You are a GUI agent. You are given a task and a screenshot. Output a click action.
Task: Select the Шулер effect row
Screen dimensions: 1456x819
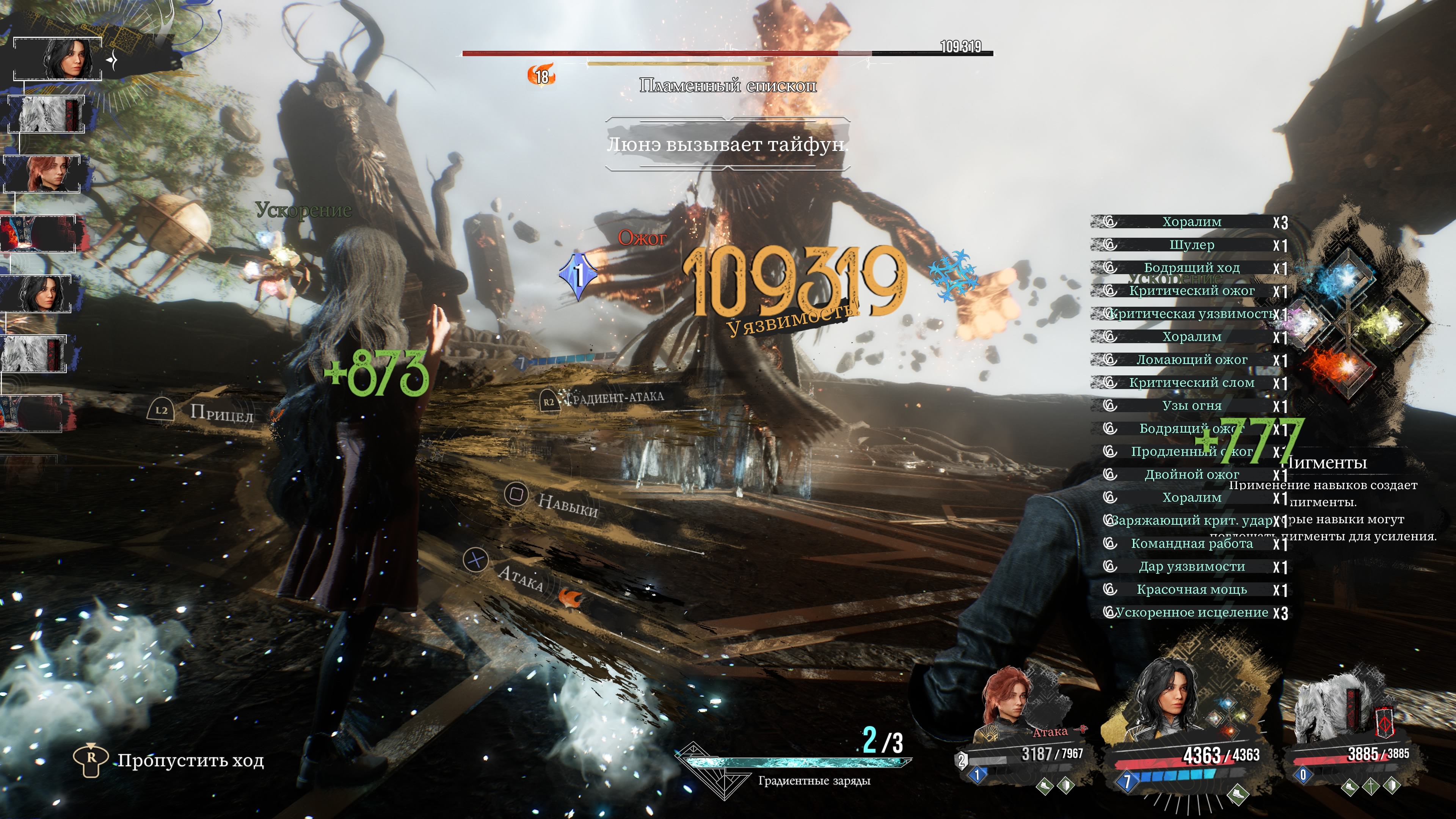coord(1191,245)
